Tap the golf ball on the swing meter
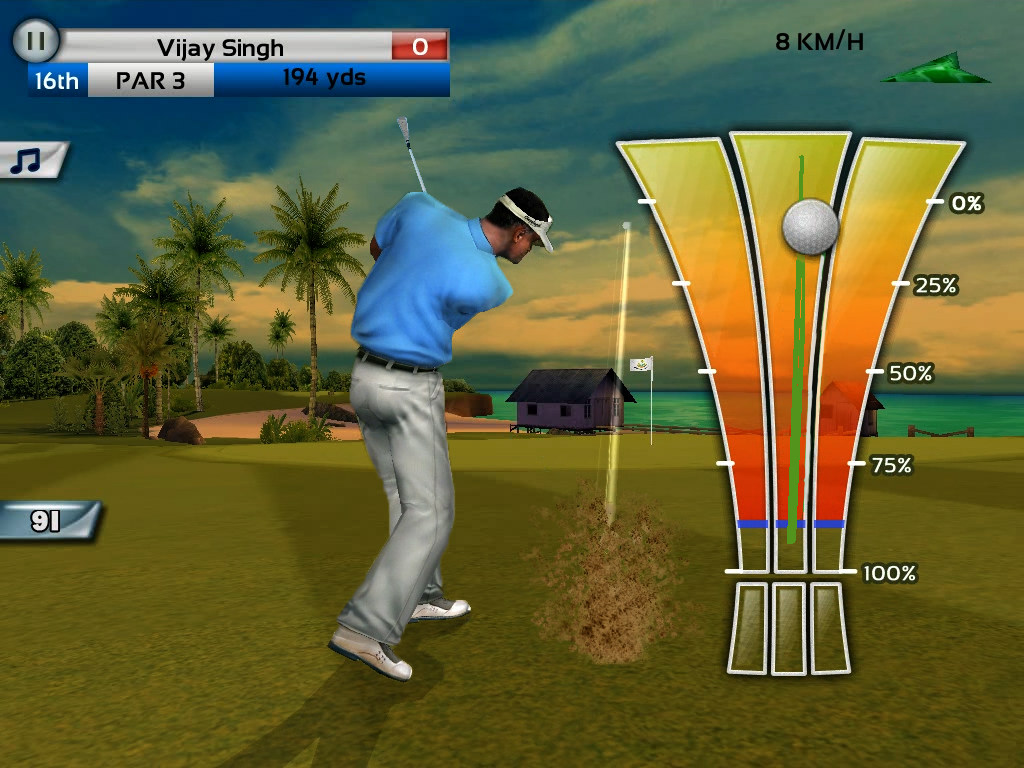Viewport: 1024px width, 768px height. pos(809,226)
